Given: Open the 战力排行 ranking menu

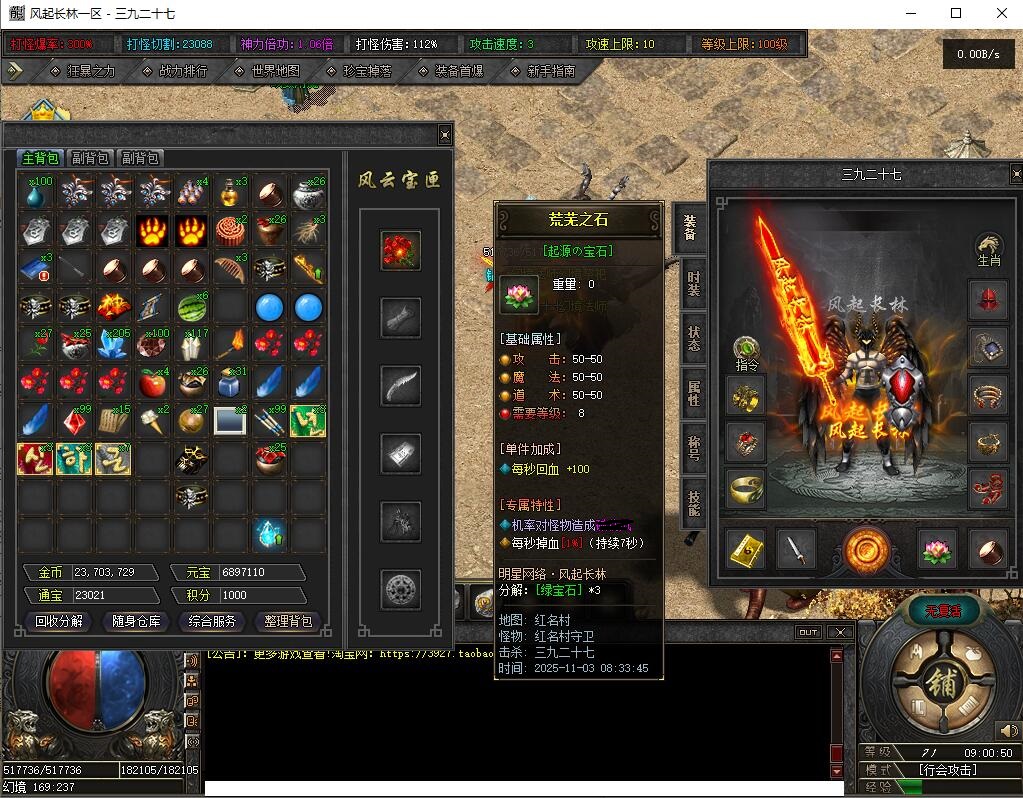Looking at the screenshot, I should pyautogui.click(x=183, y=71).
